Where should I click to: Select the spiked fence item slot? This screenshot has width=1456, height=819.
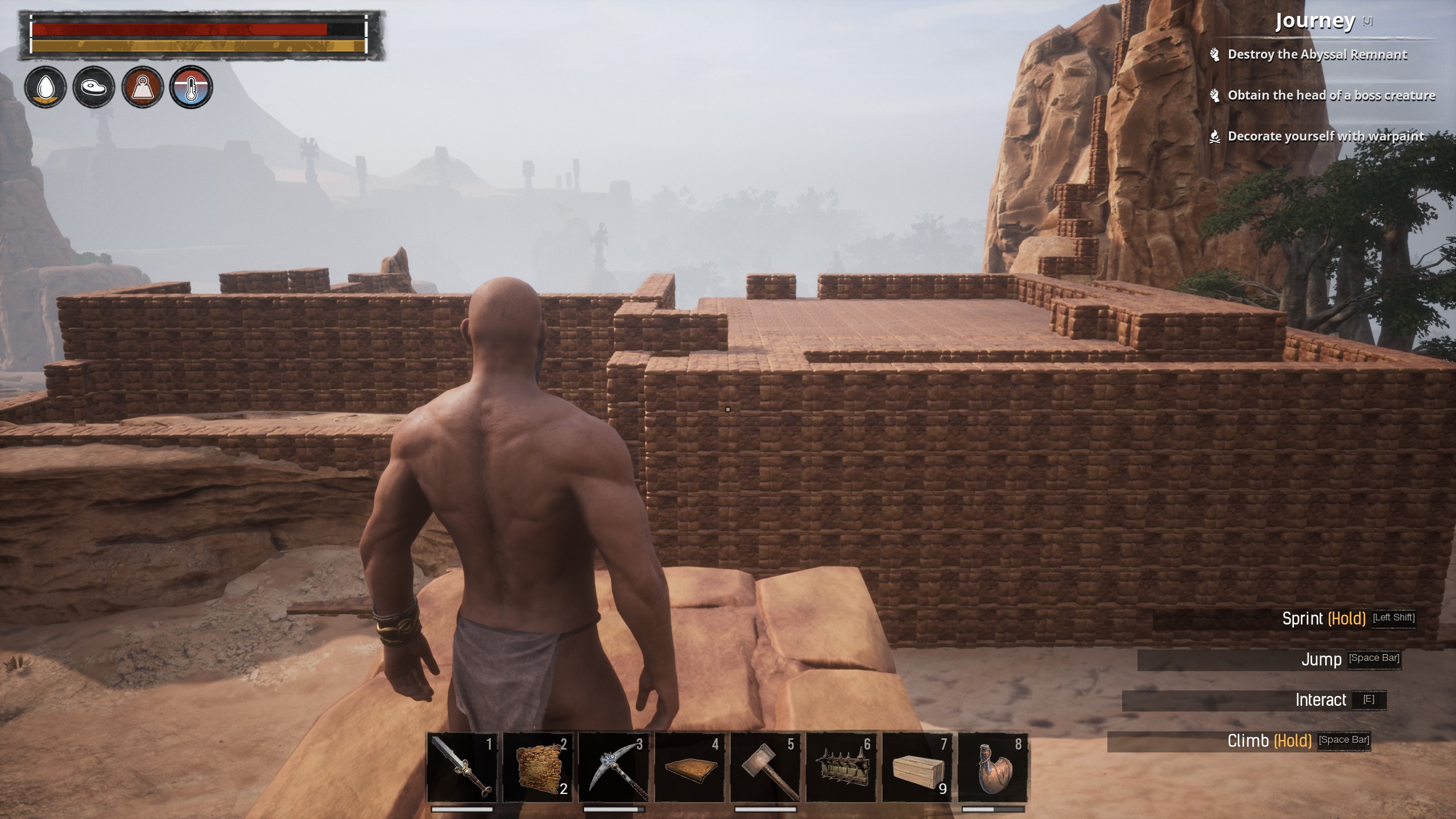click(842, 767)
